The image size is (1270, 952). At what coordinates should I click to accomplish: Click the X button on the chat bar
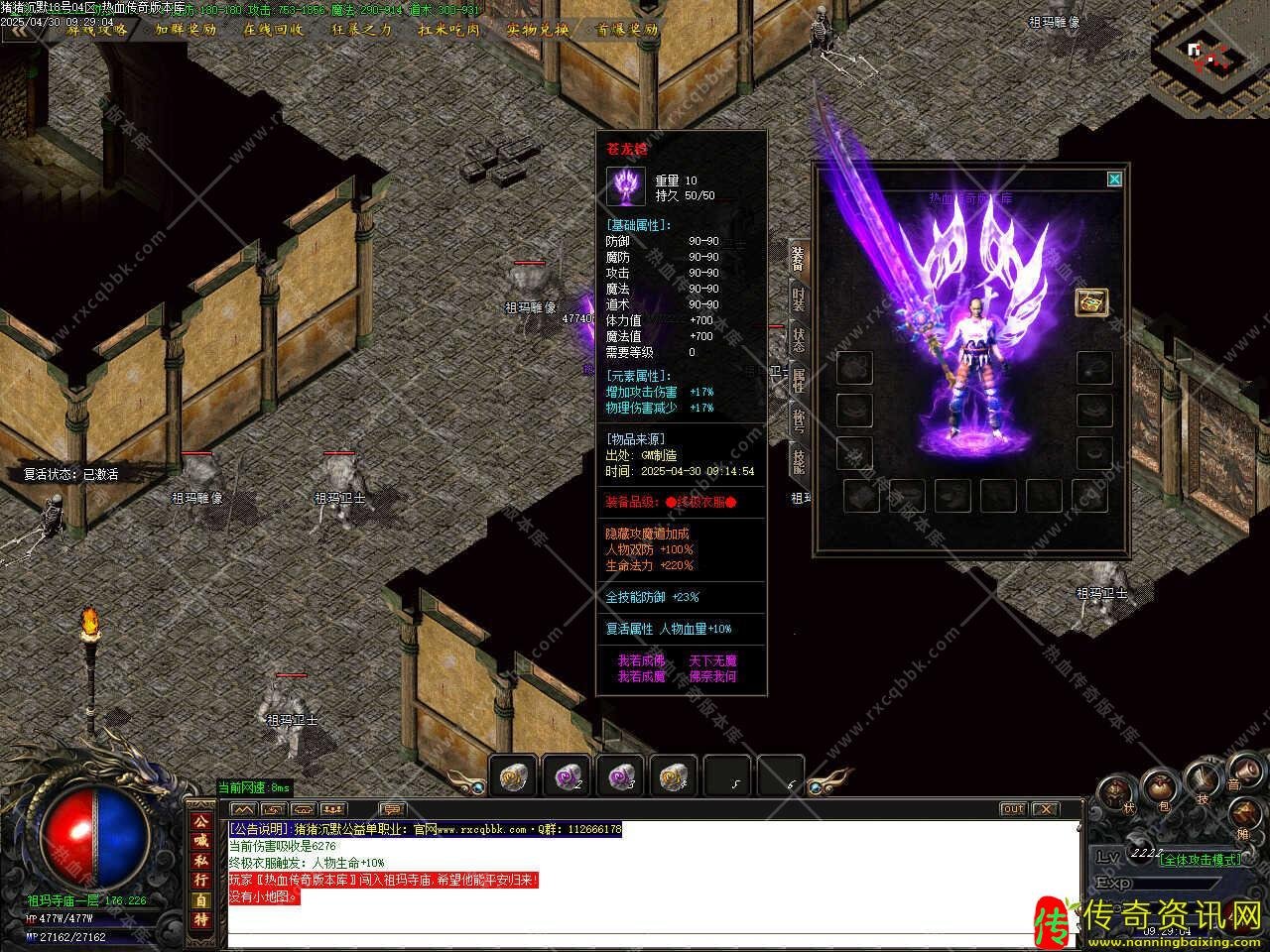(1045, 809)
